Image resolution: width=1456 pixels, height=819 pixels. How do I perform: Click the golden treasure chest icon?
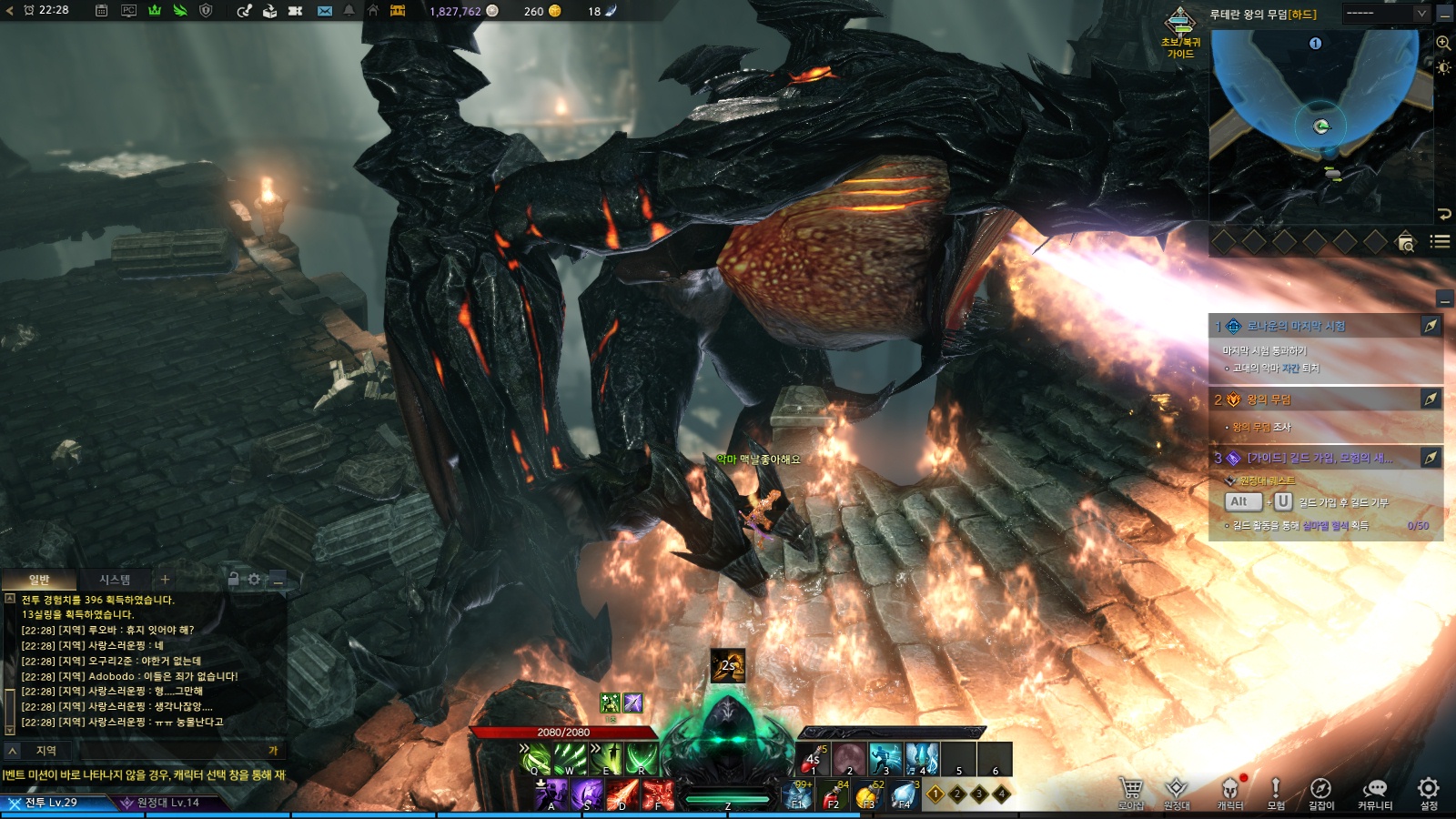point(398,11)
